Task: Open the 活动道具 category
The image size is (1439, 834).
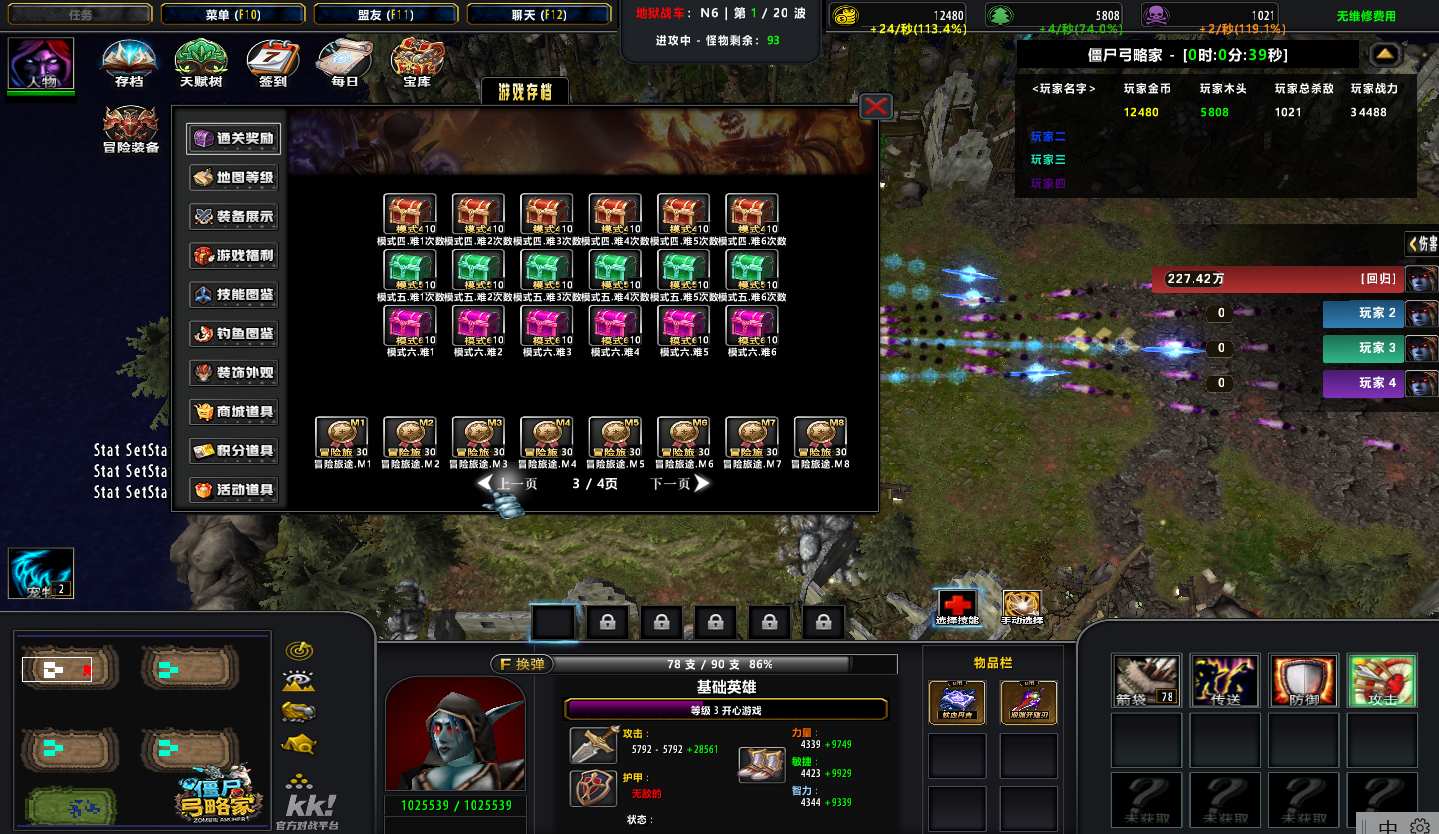Action: point(233,490)
